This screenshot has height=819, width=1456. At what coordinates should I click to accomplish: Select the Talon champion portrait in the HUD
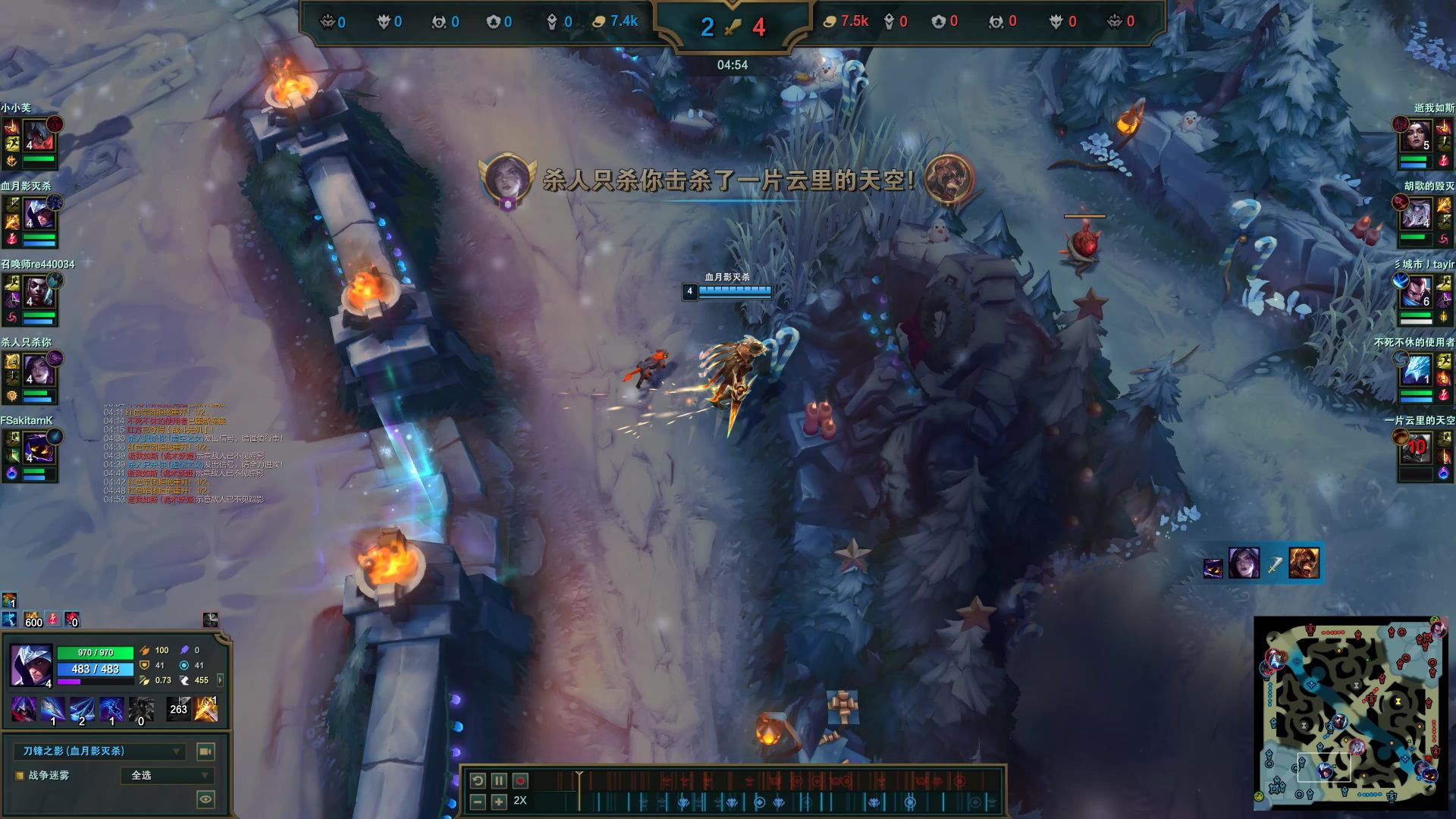[30, 665]
